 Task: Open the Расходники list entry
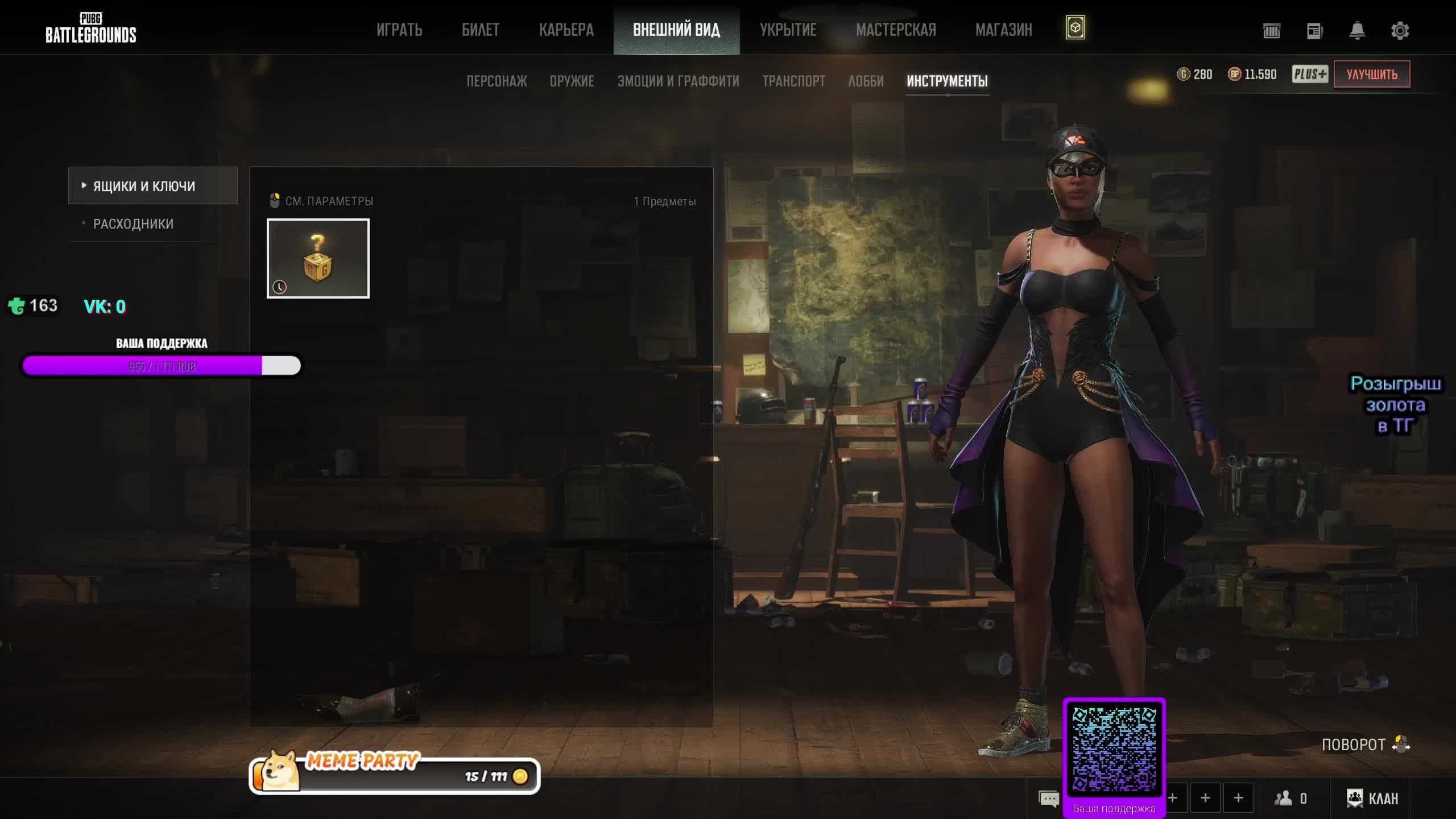pos(133,224)
